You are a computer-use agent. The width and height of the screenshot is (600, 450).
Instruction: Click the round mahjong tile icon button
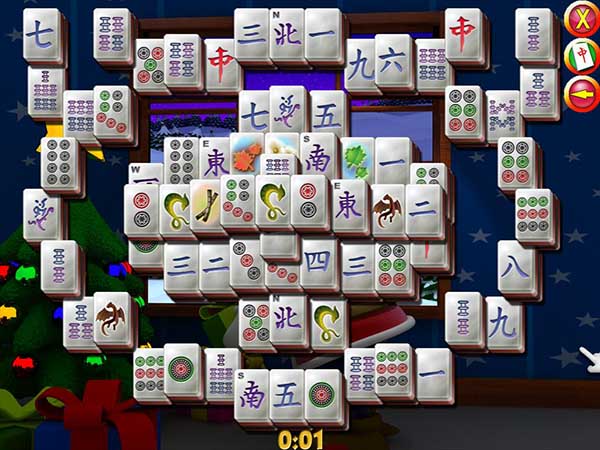tap(580, 55)
